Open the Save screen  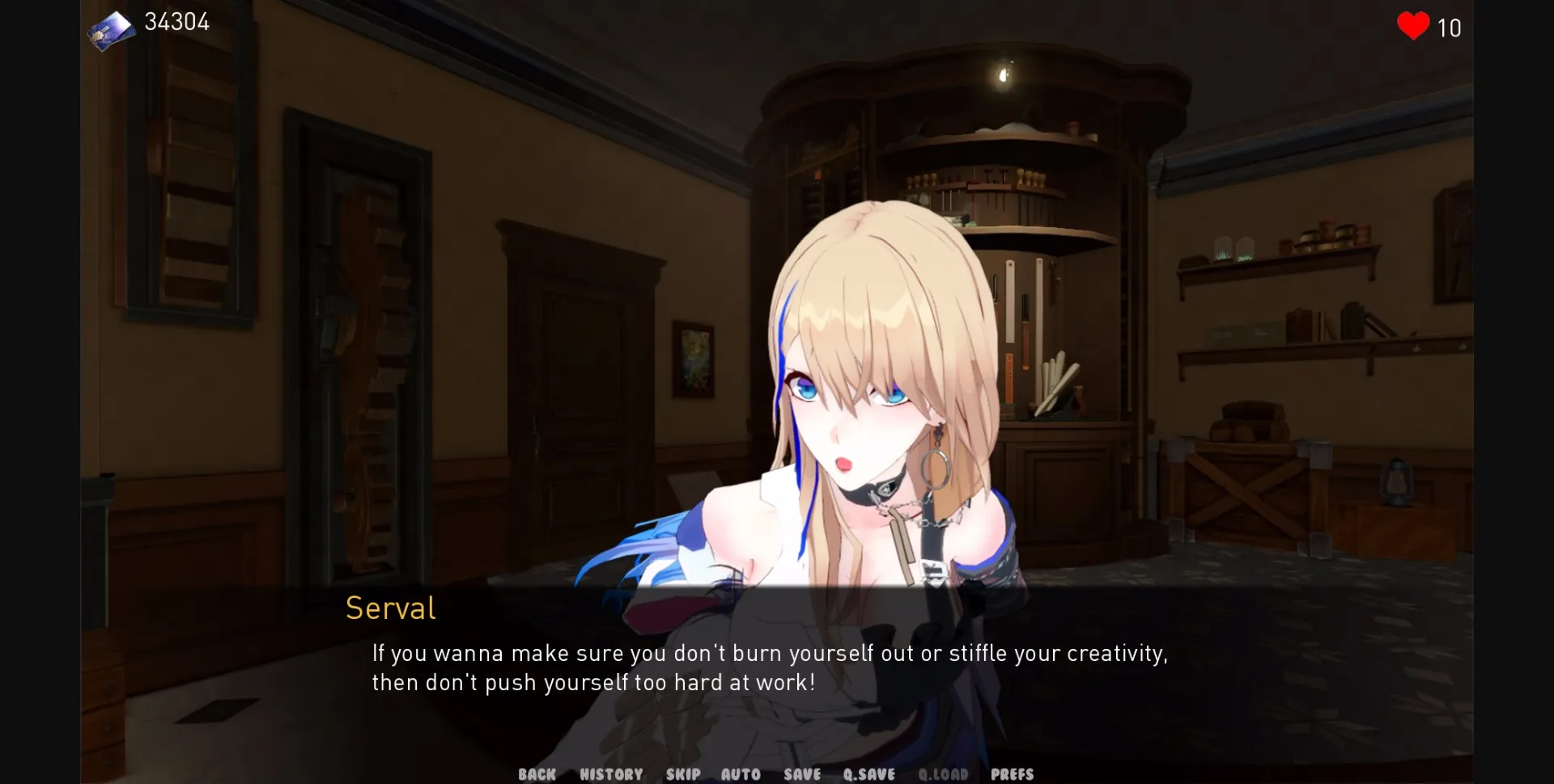802,773
